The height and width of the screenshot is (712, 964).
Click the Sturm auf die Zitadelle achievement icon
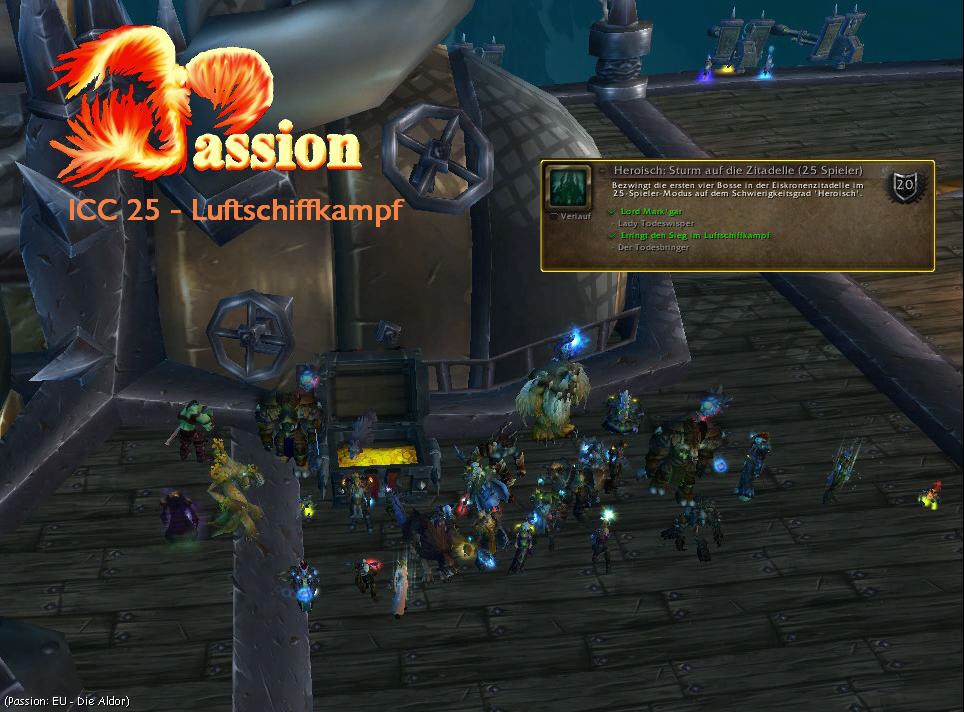click(x=569, y=187)
